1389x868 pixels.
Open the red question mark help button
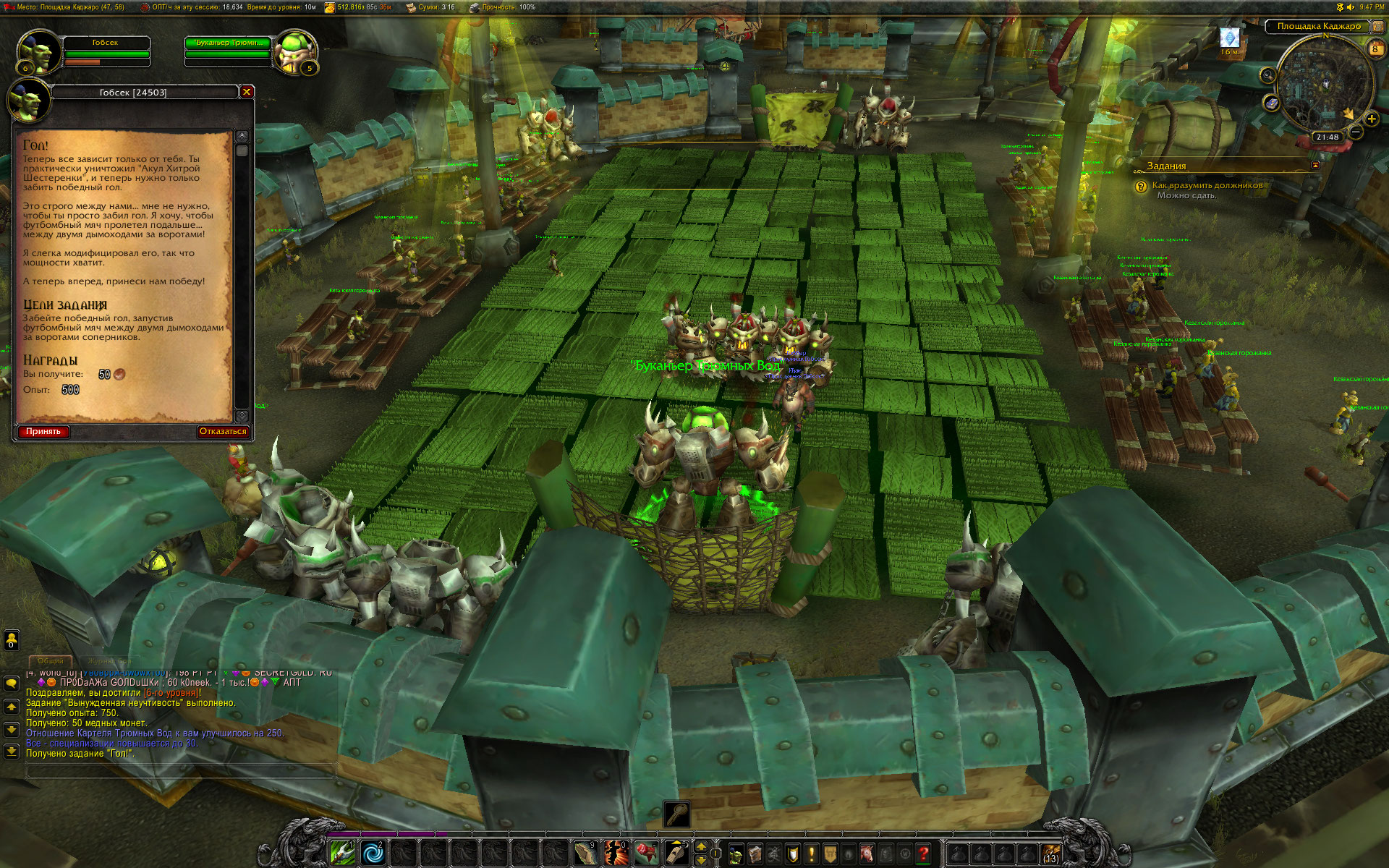coord(923,854)
